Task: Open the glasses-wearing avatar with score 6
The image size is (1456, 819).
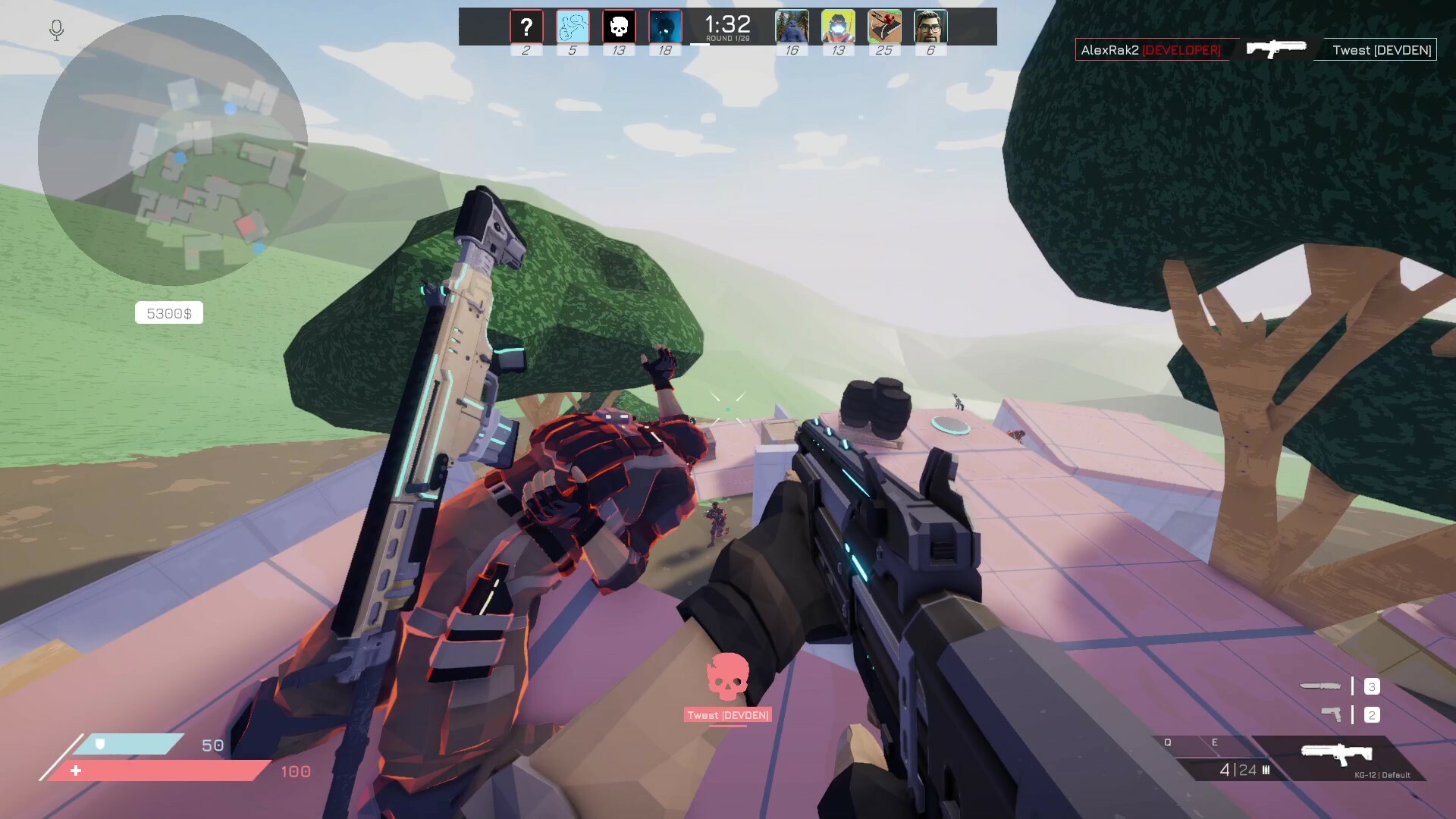Action: coord(929,26)
